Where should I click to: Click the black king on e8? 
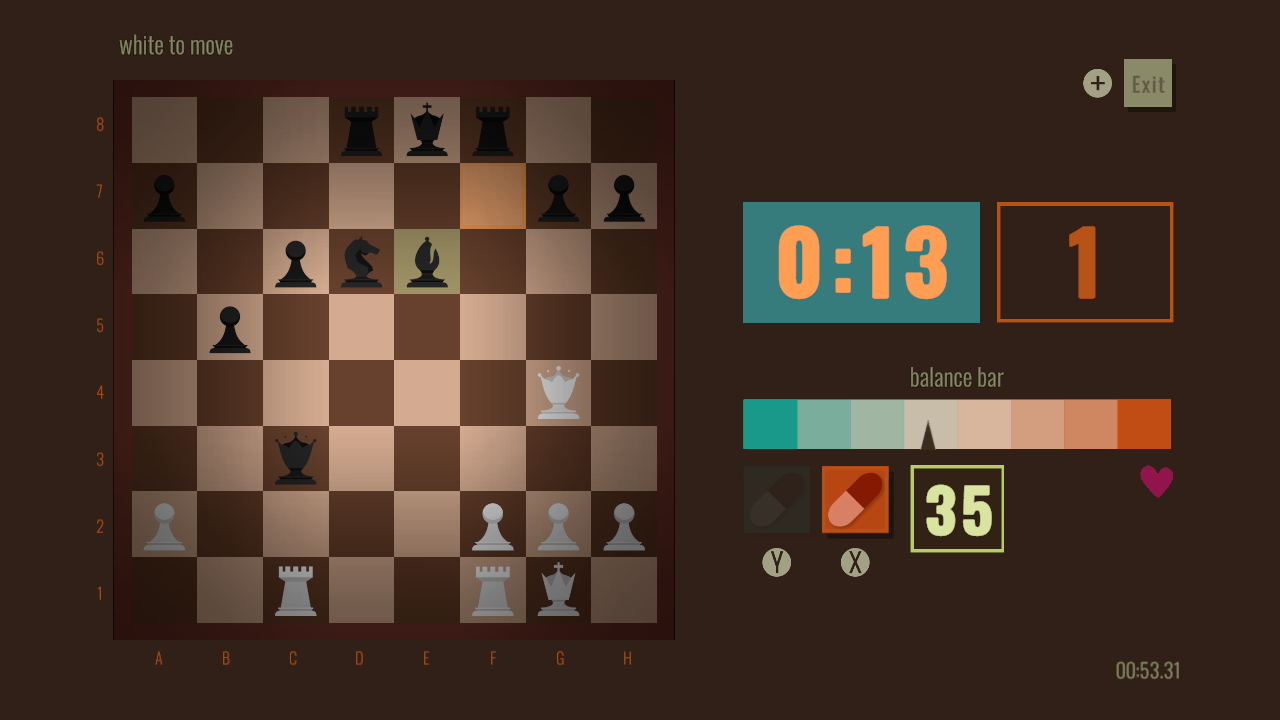pyautogui.click(x=426, y=124)
